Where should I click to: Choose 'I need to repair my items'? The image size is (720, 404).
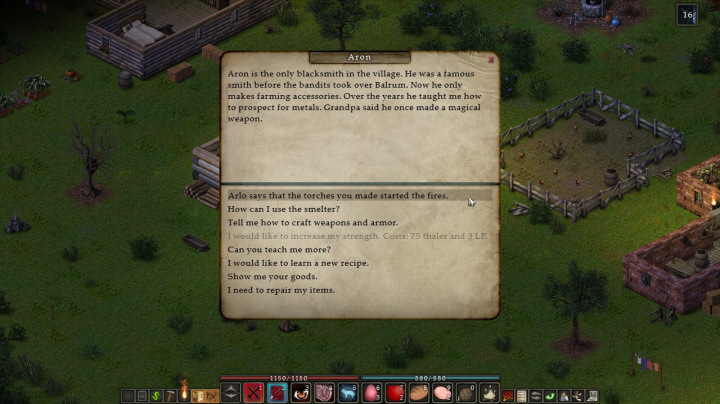click(x=281, y=290)
